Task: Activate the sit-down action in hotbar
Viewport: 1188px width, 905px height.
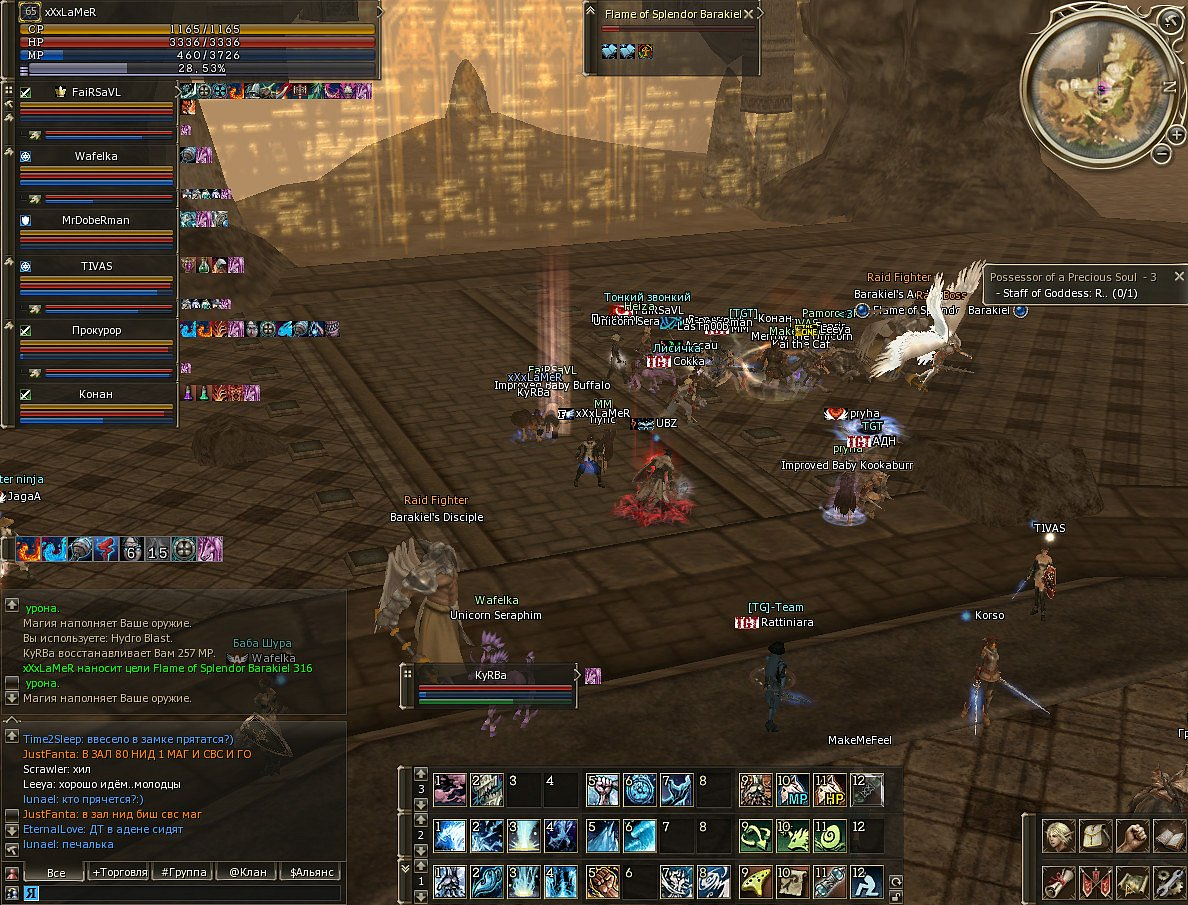Action: (x=868, y=880)
